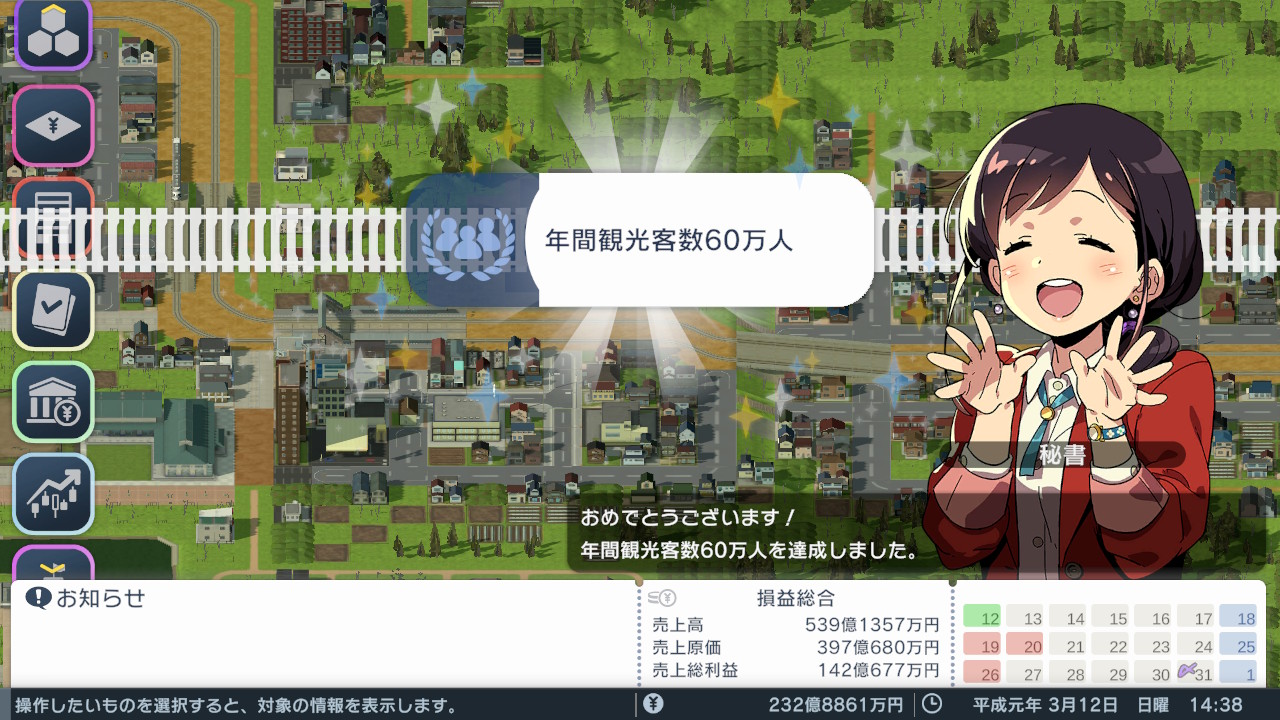Viewport: 1280px width, 720px height.
Task: Select the bank finance icon in sidebar
Action: point(53,399)
